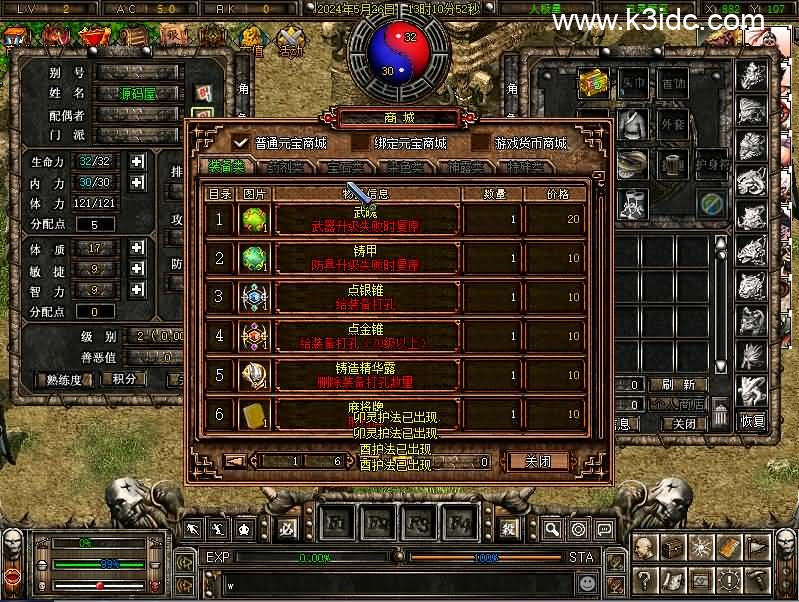Image resolution: width=799 pixels, height=602 pixels.
Task: Select the 铸甲 item in row 2
Action: point(366,258)
